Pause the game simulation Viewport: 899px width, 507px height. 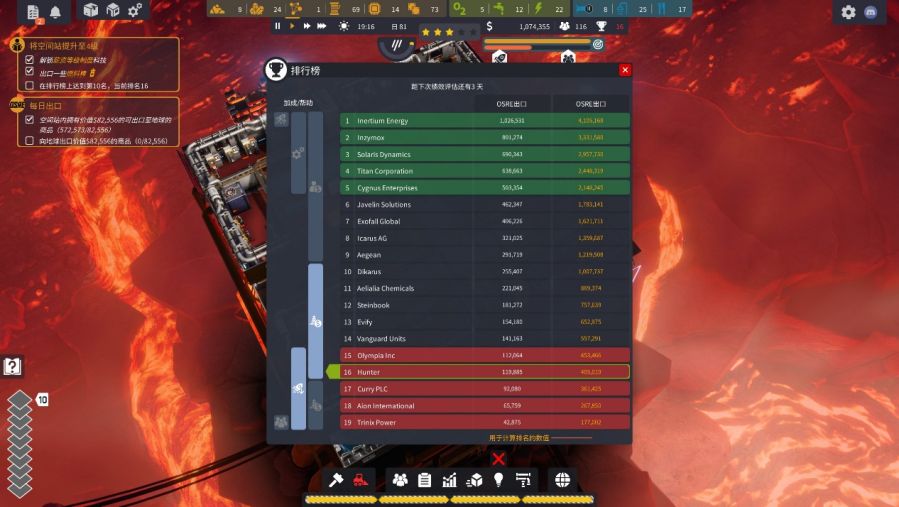(x=278, y=26)
